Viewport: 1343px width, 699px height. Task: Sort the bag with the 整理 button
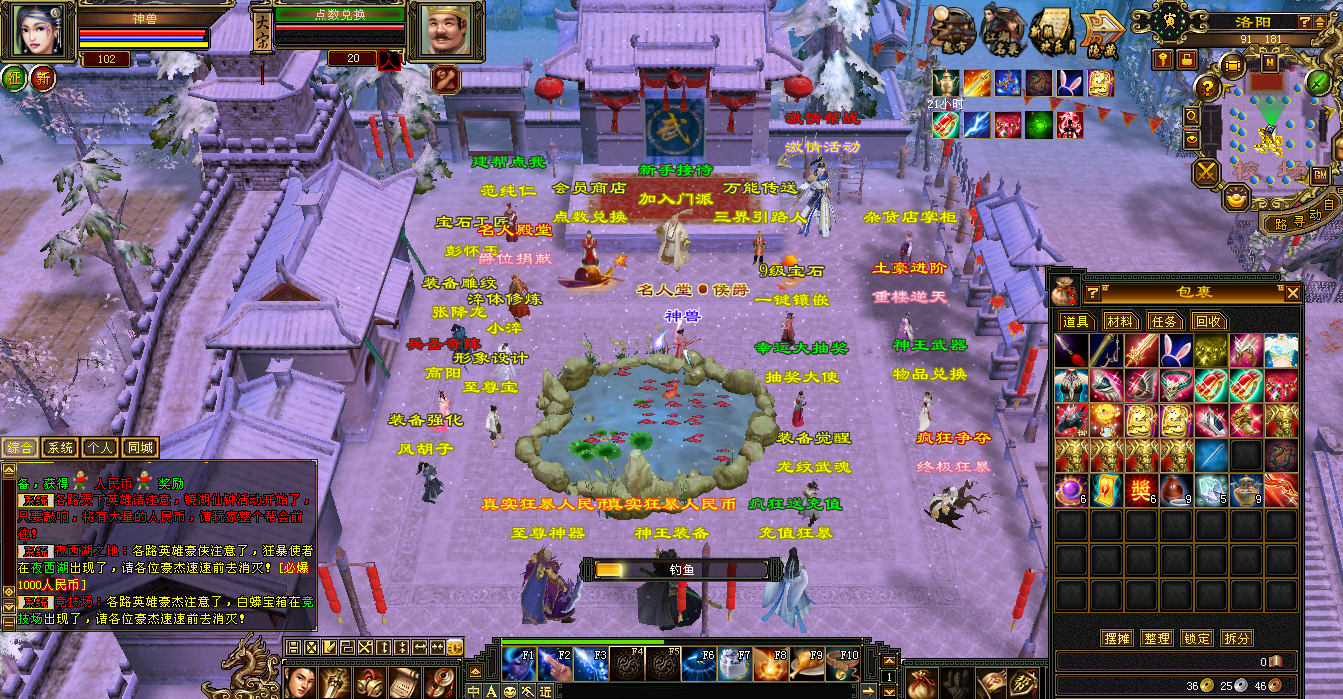tap(1156, 638)
